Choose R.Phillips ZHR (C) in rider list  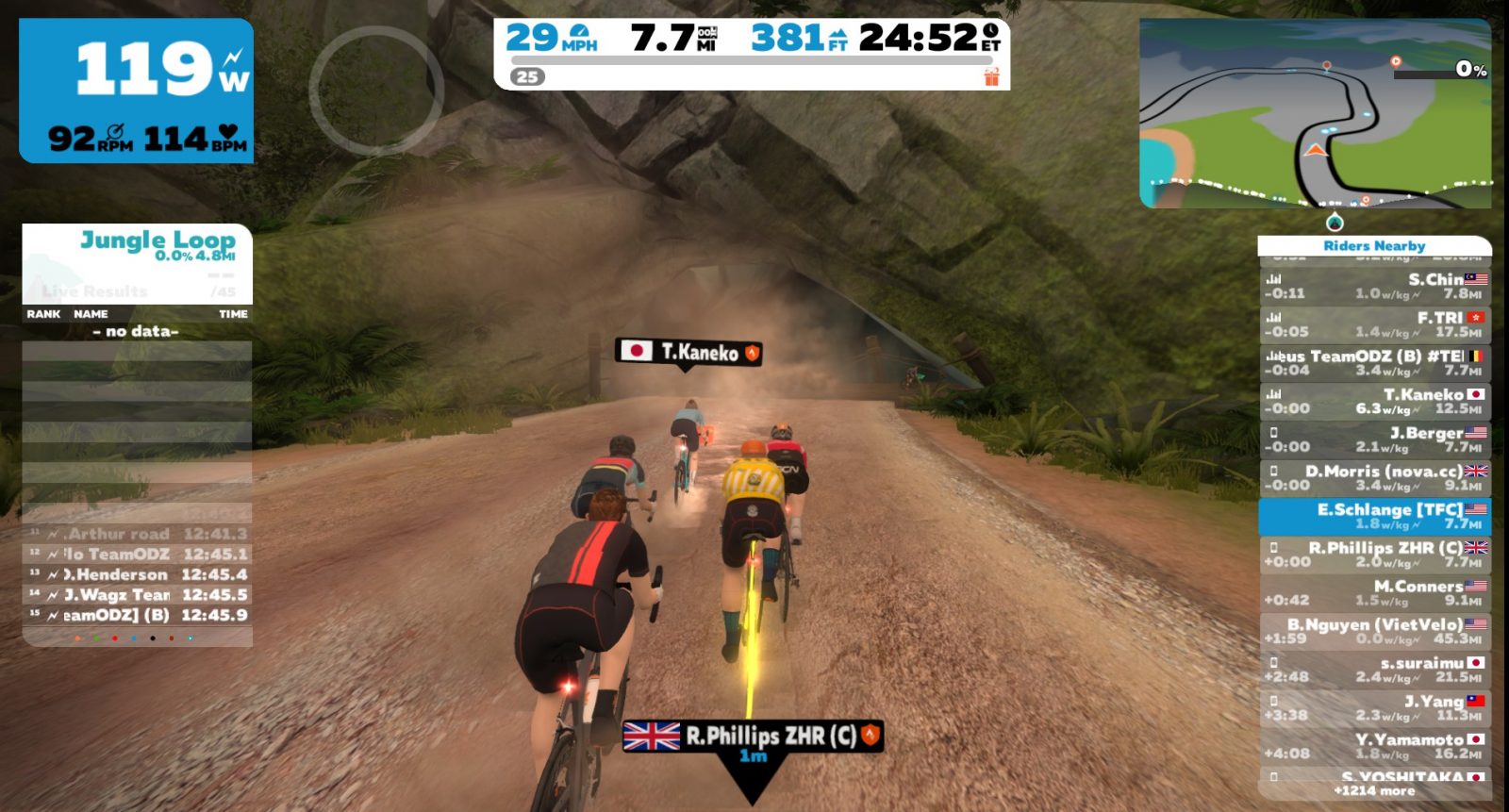[x=1375, y=555]
